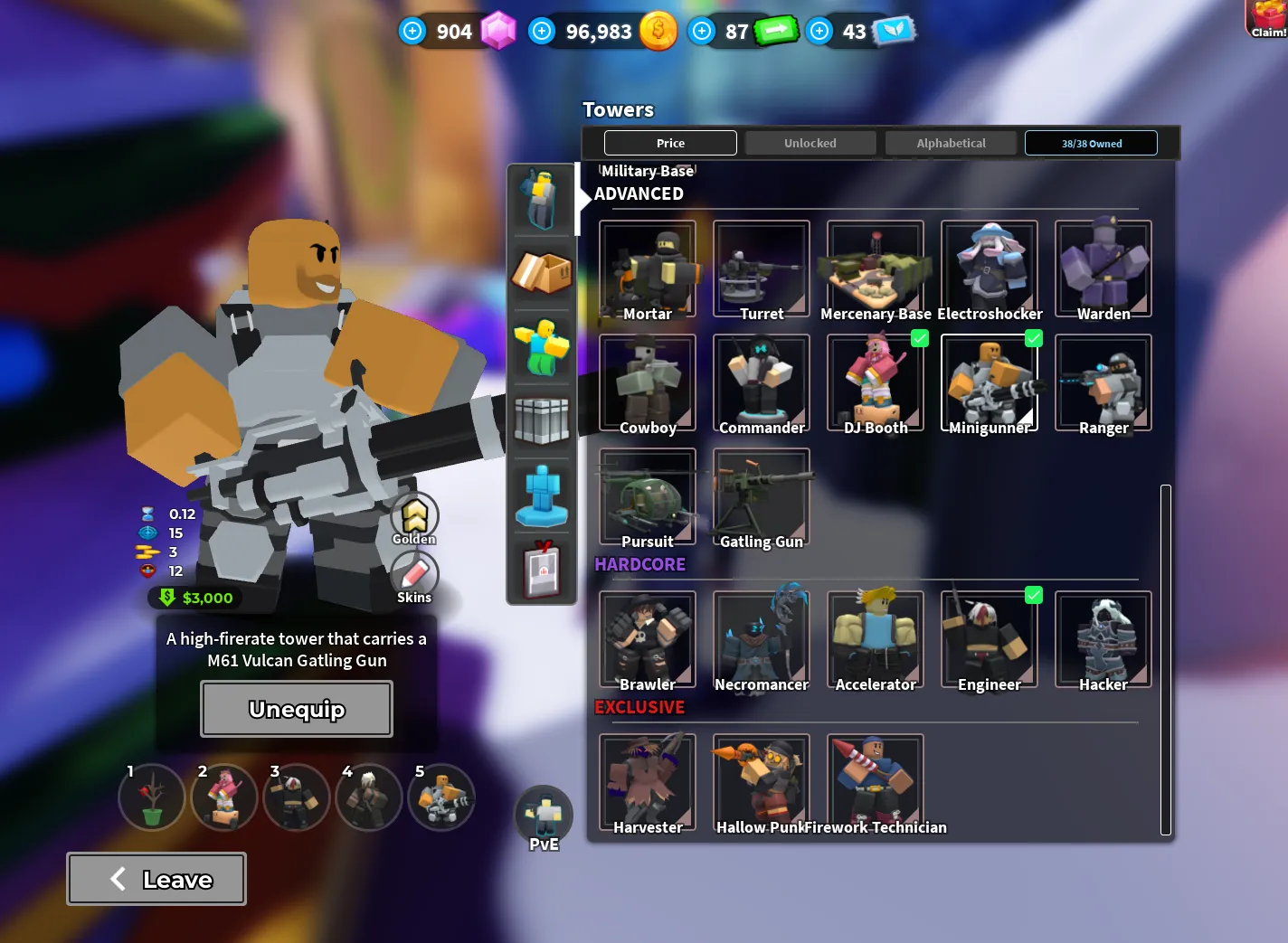Switch sorting to Alphabetical
Viewport: 1288px width, 943px height.
pyautogui.click(x=951, y=142)
